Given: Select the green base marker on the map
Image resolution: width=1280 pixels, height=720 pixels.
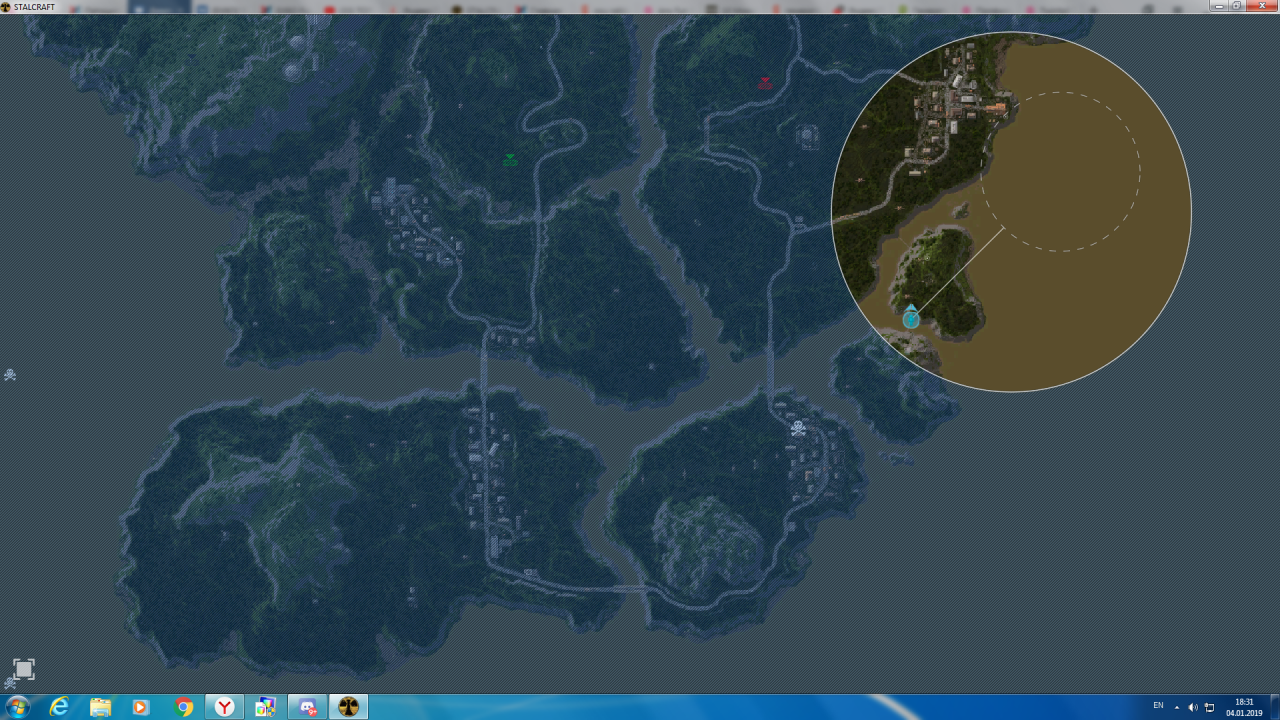Looking at the screenshot, I should (x=510, y=159).
